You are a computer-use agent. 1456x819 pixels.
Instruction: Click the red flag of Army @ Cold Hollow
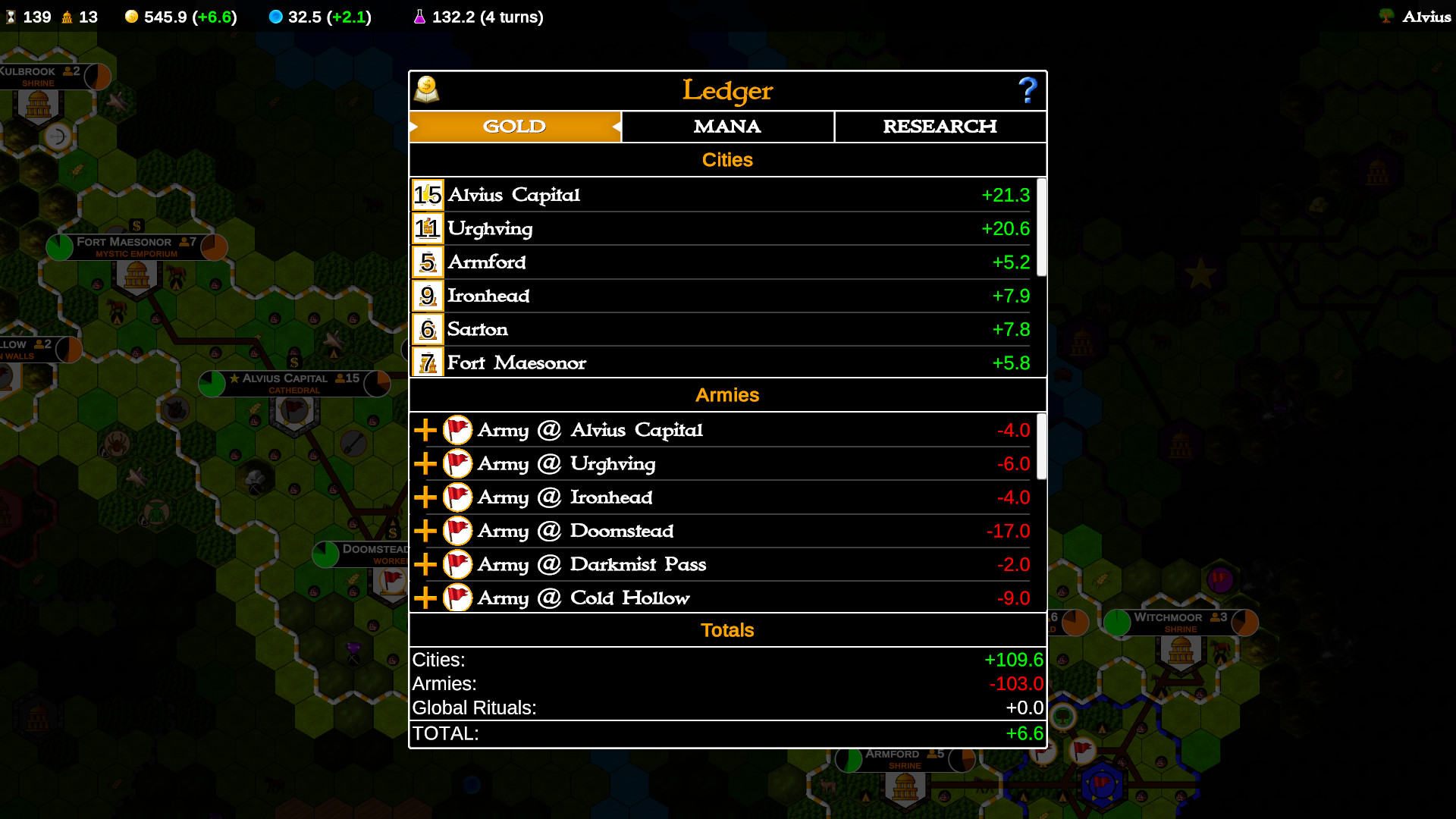[x=458, y=598]
